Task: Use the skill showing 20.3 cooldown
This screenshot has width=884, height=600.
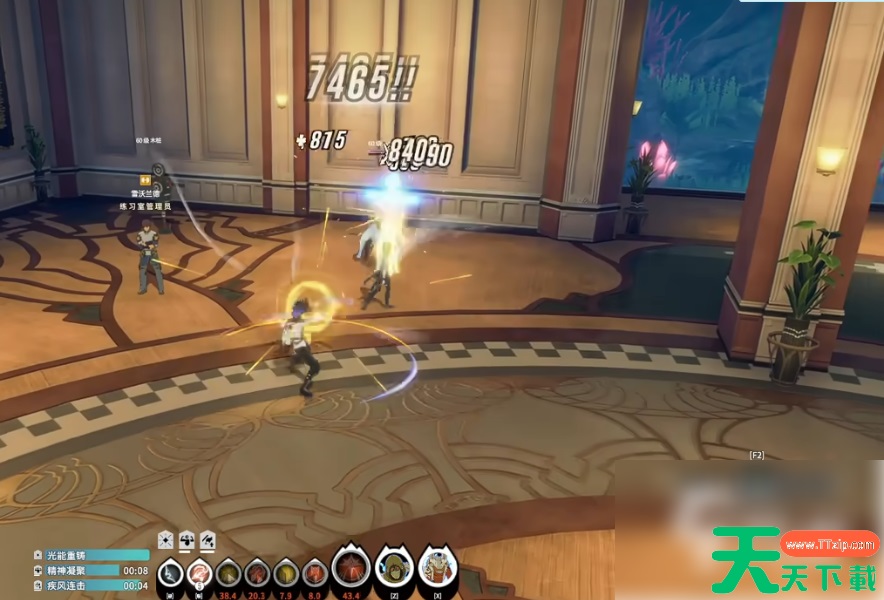Action: point(257,573)
